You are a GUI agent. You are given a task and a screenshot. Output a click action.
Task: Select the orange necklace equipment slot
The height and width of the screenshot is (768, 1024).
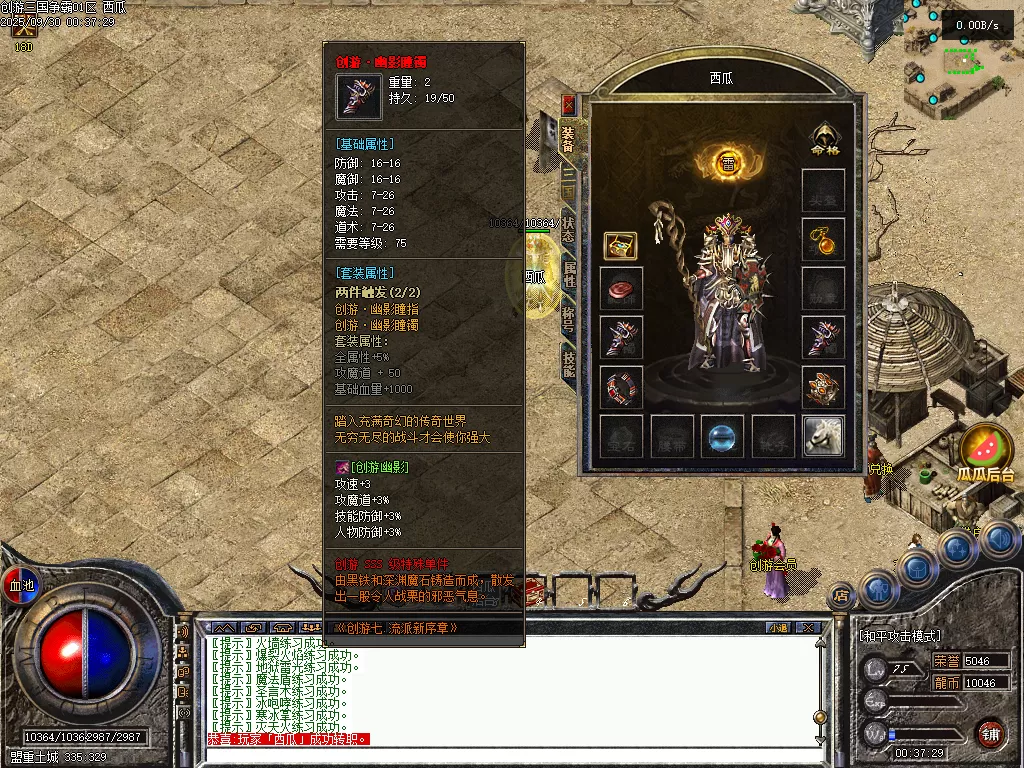(x=823, y=238)
